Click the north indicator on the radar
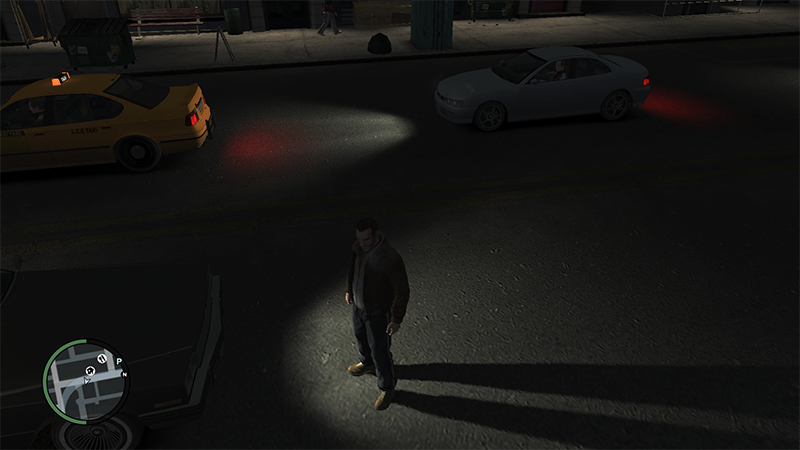The image size is (800, 450). [x=124, y=373]
